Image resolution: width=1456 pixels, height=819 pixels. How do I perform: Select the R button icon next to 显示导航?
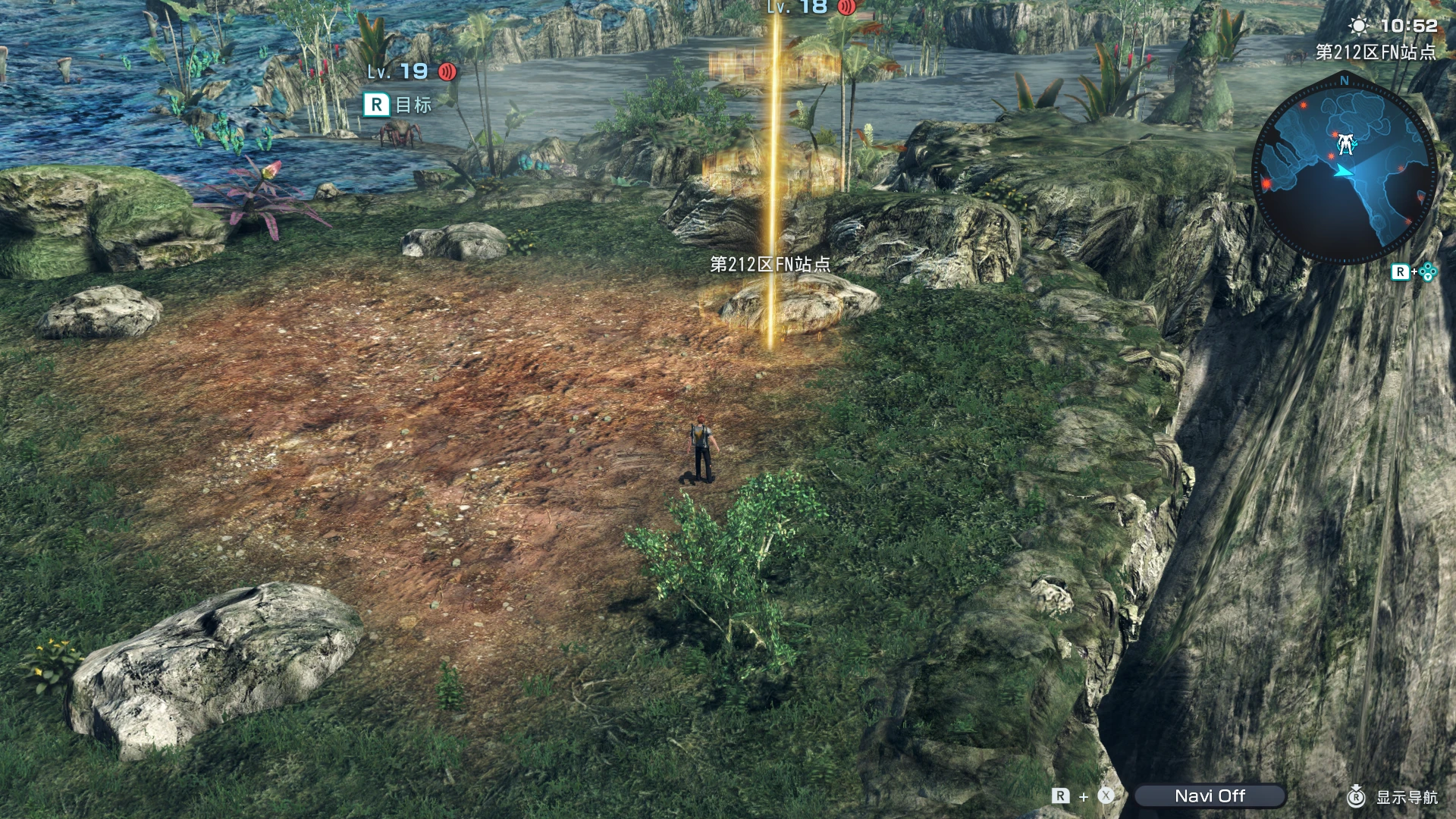1356,797
